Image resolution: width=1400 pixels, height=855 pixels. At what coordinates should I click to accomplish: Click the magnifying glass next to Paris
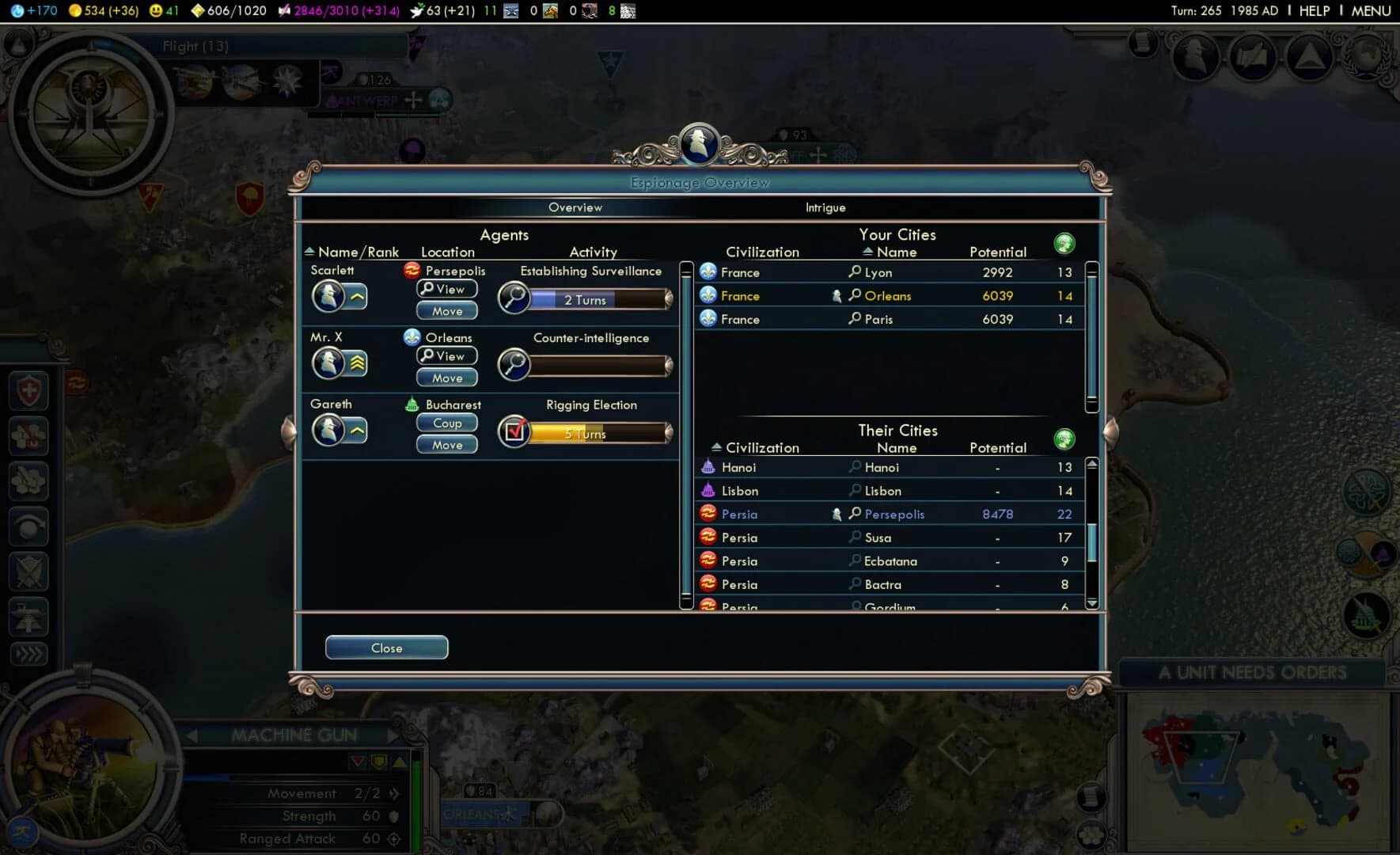pos(853,318)
